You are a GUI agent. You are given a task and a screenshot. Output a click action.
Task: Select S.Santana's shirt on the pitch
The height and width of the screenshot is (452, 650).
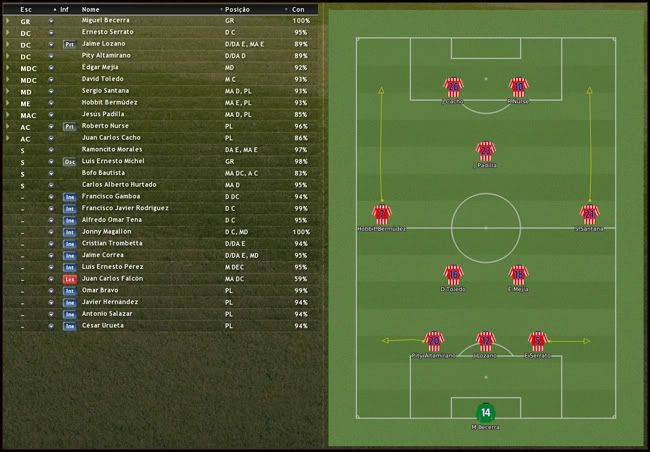point(589,214)
